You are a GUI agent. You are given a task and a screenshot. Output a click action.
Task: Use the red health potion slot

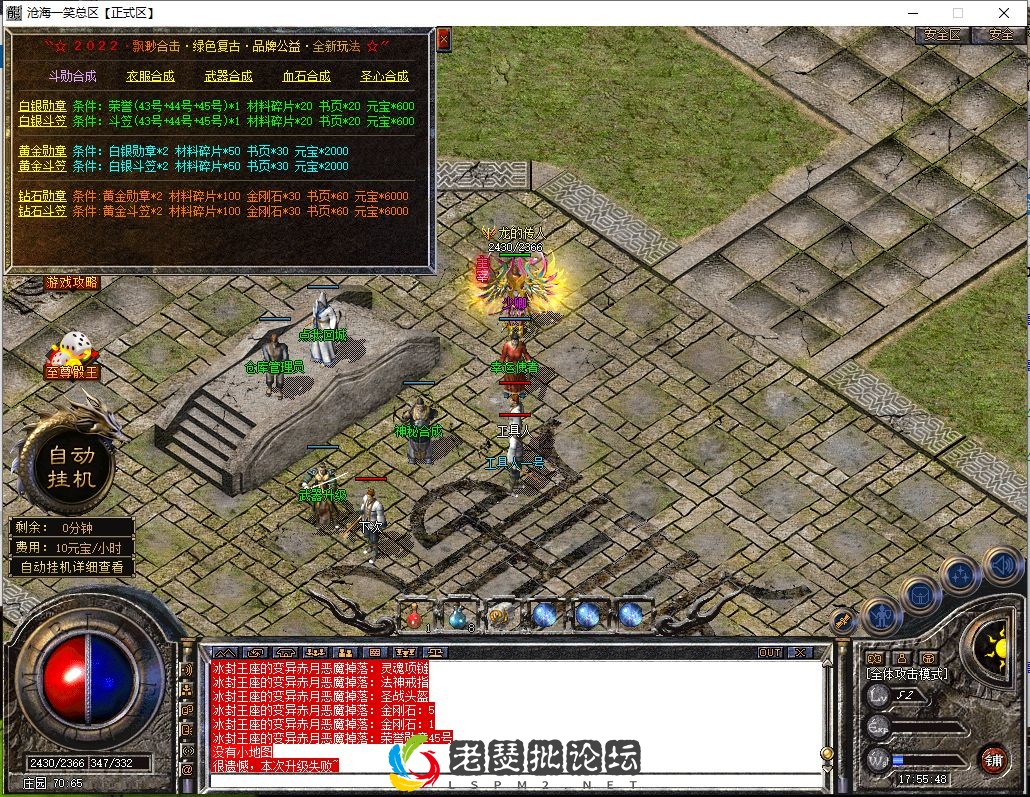pos(414,614)
